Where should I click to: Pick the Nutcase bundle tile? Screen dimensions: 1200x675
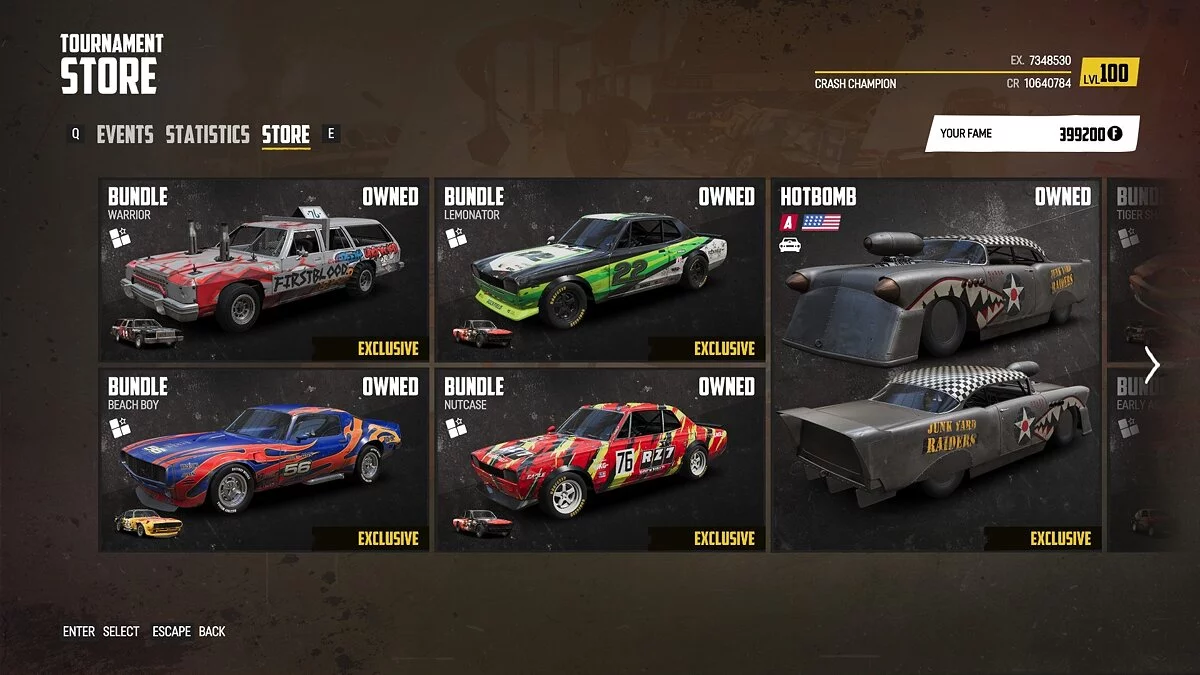pos(600,459)
